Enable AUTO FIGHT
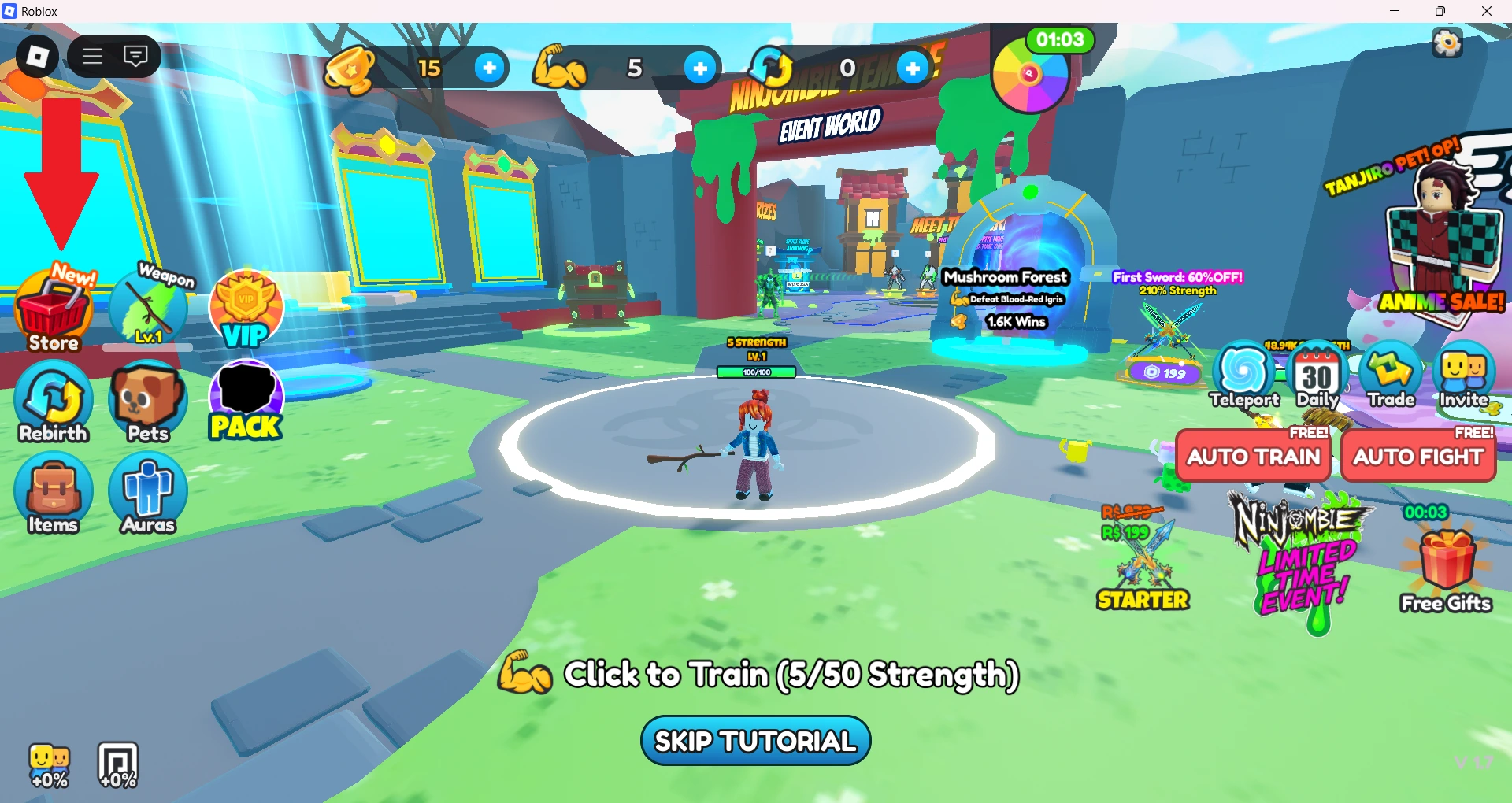This screenshot has height=803, width=1512. [1418, 457]
